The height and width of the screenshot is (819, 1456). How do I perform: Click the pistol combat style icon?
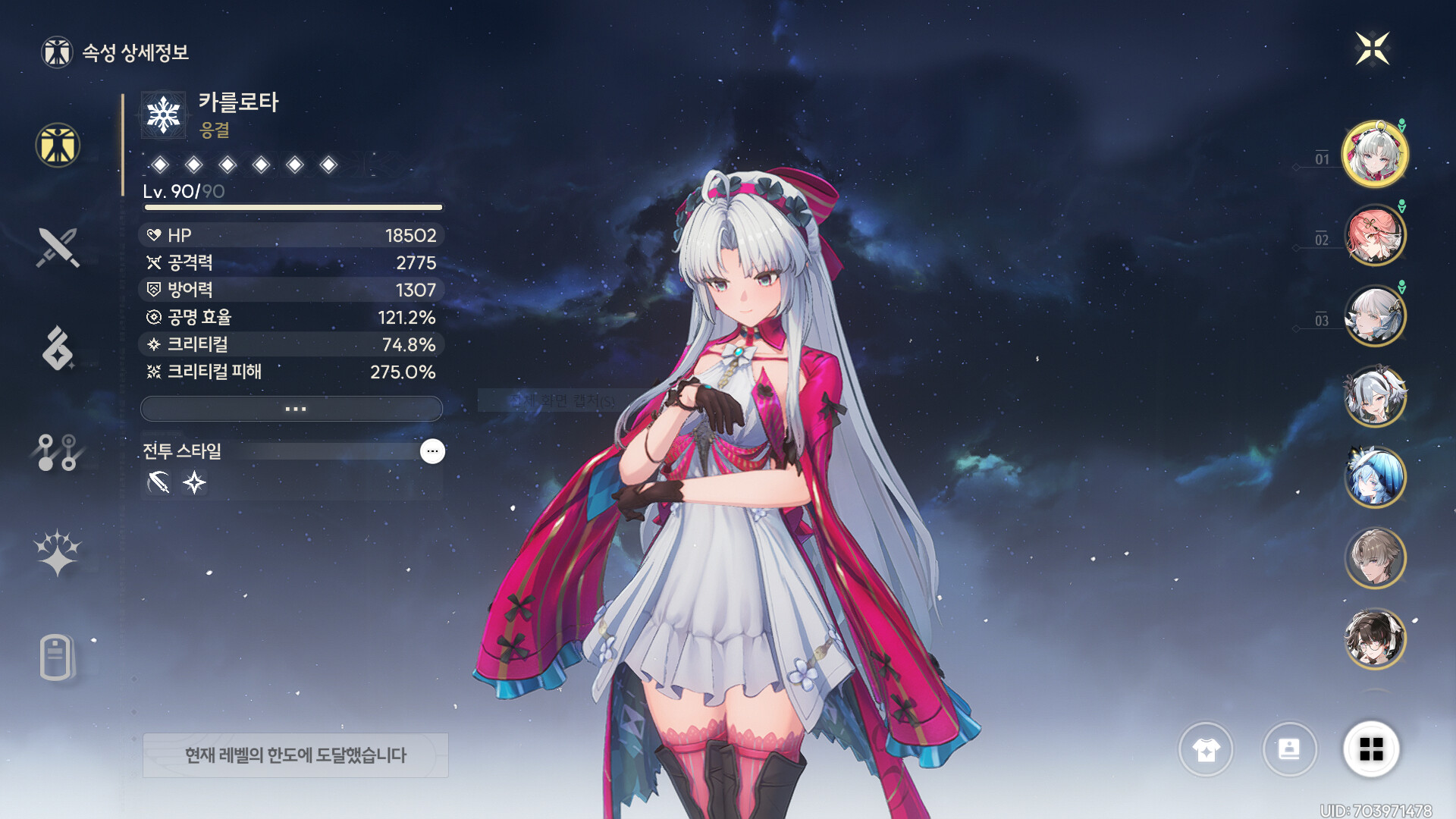(x=158, y=482)
